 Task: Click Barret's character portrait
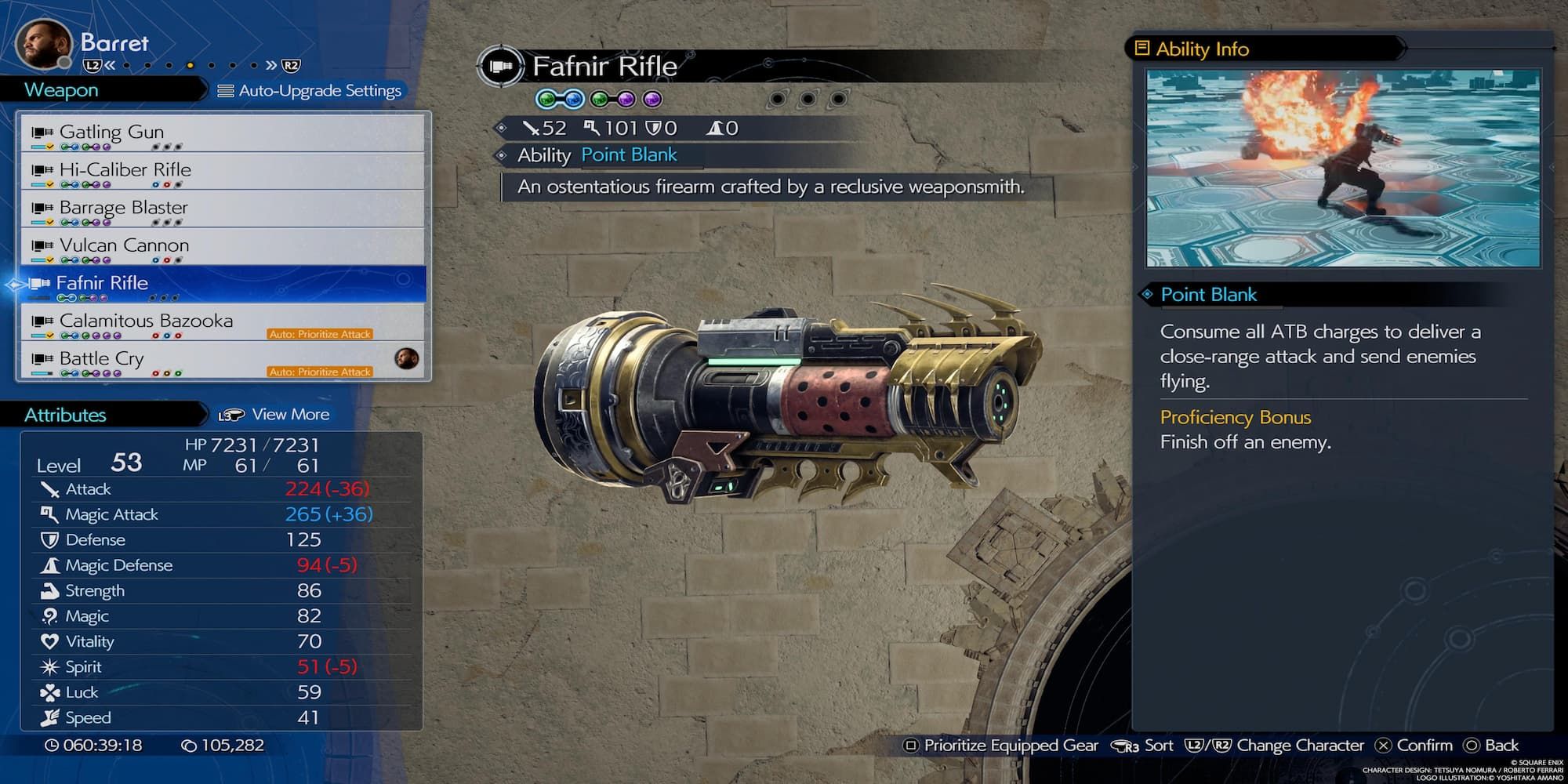[x=43, y=43]
